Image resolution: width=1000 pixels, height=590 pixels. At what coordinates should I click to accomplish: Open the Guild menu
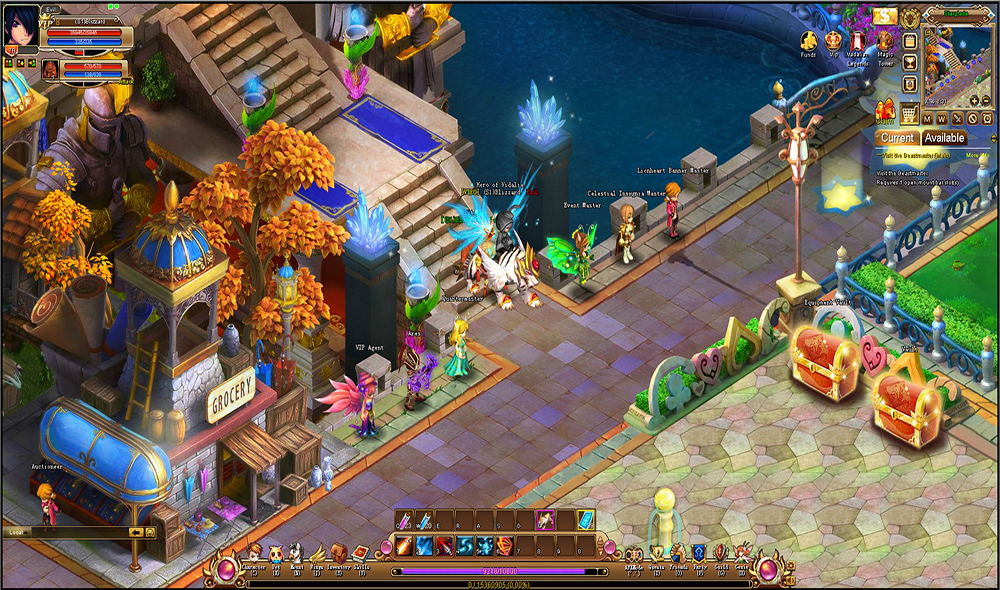coord(721,553)
